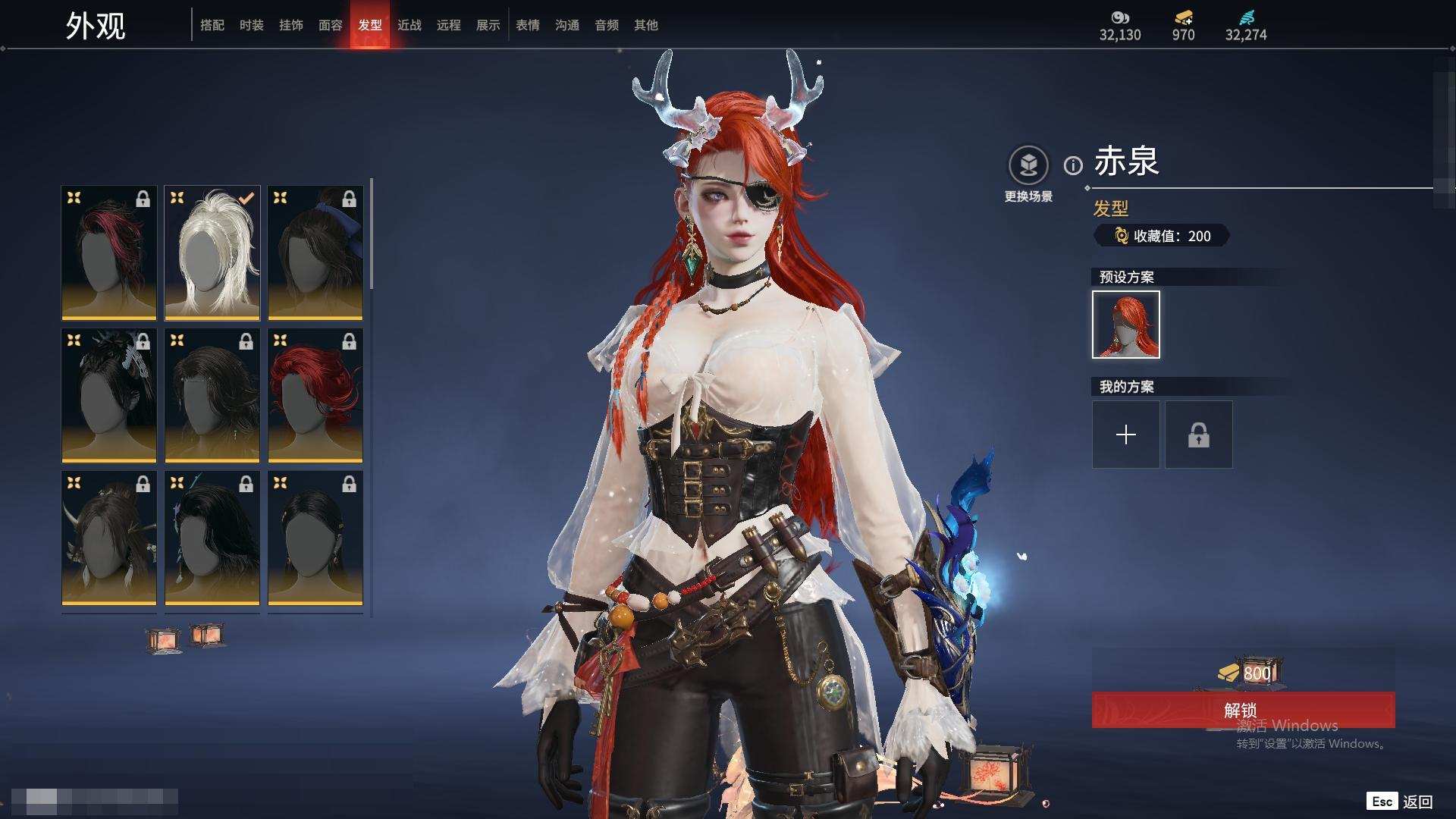This screenshot has height=819, width=1456.
Task: Choose the 其他 tab
Action: 646,25
